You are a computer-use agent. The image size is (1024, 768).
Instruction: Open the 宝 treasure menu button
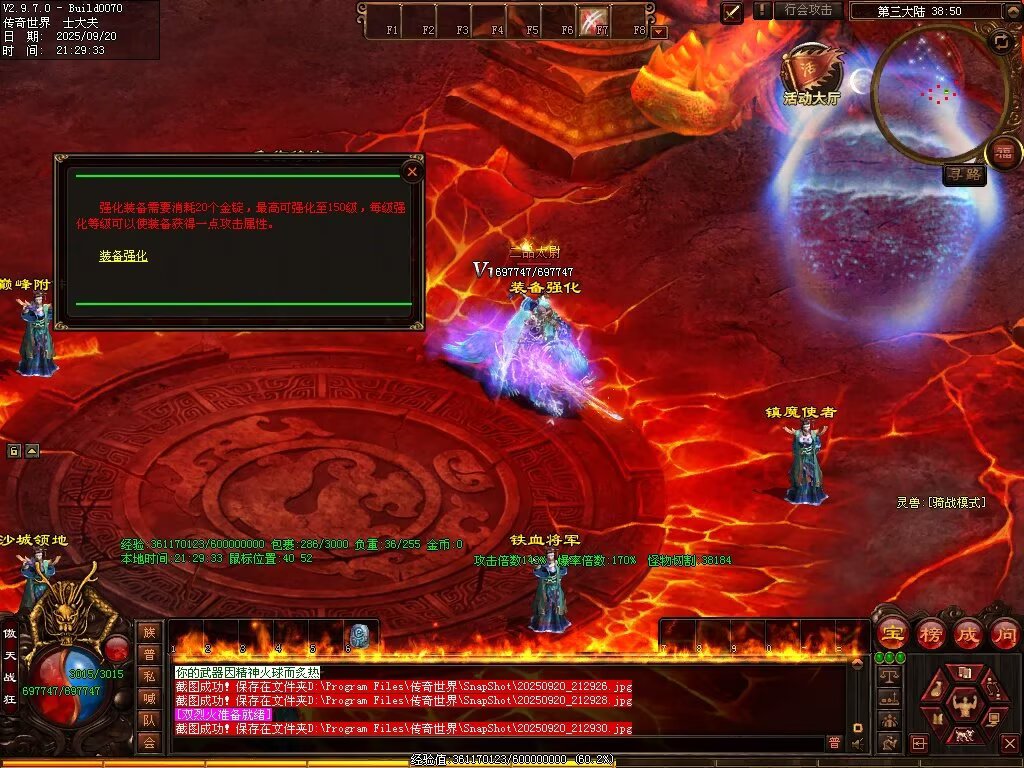[891, 635]
